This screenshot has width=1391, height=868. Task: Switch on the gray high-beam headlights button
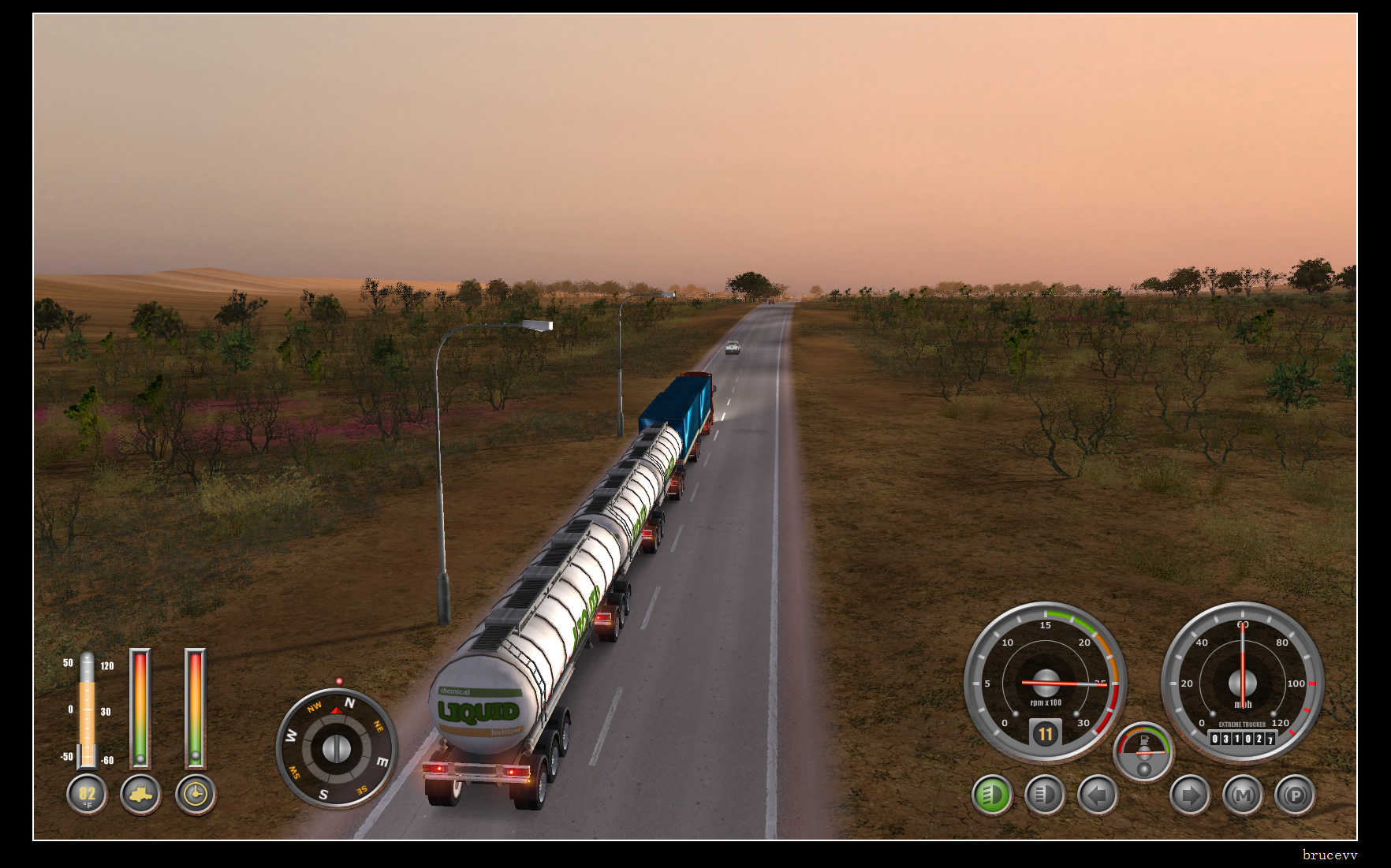(1044, 795)
